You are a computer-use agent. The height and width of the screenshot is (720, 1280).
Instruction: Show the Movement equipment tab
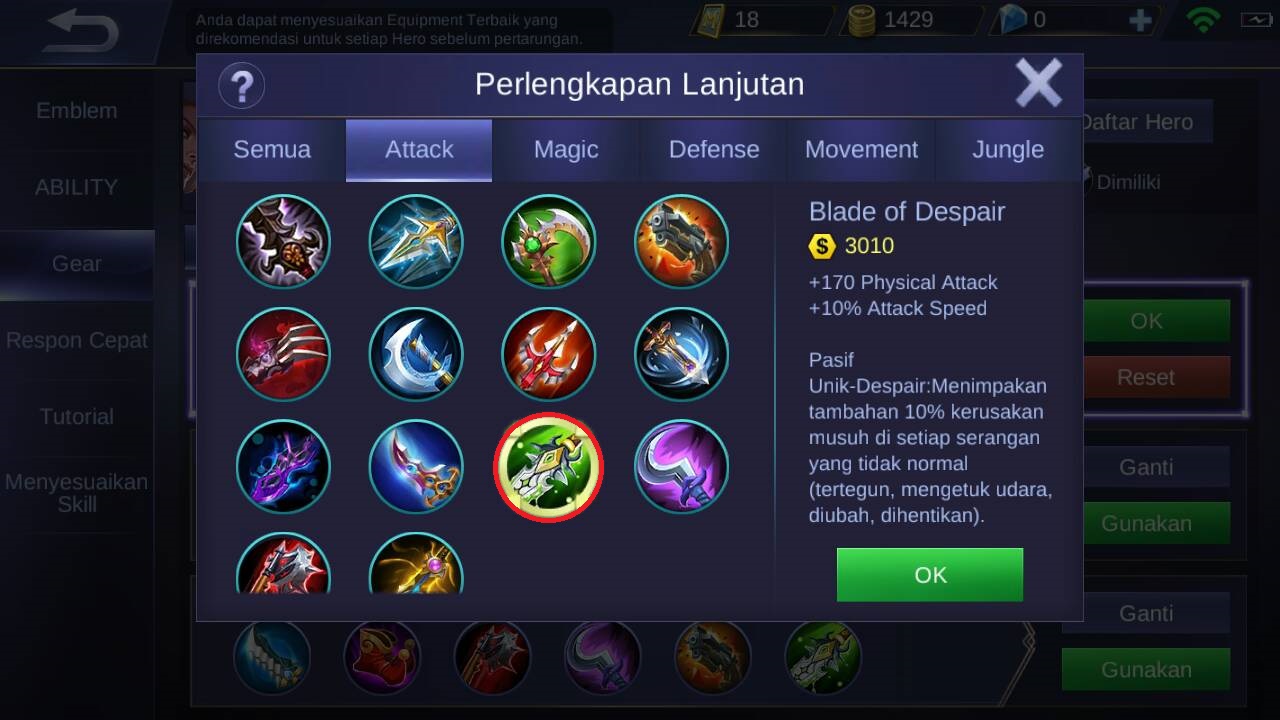click(861, 150)
